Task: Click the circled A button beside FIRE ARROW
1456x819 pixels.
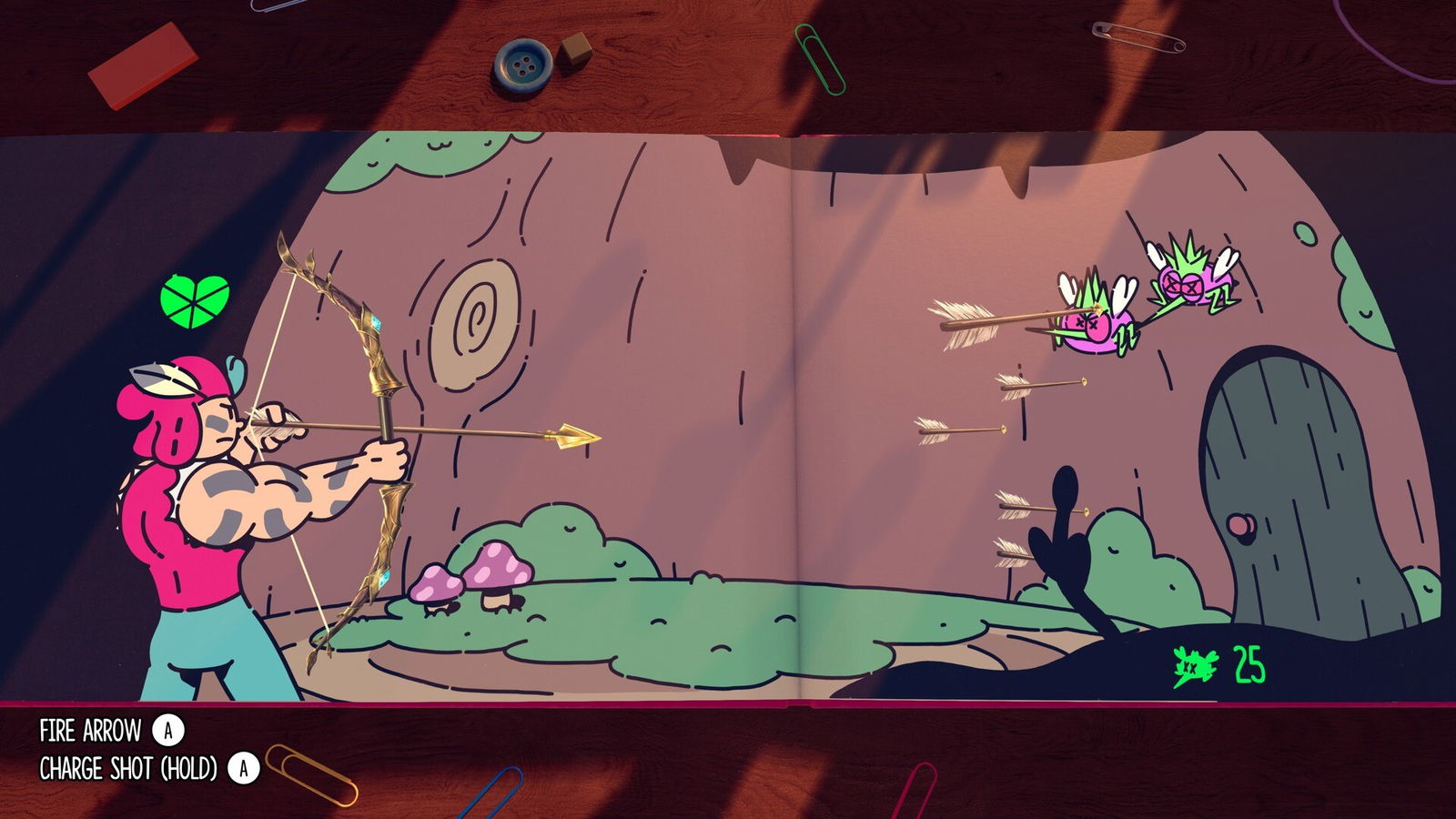Action: click(169, 728)
